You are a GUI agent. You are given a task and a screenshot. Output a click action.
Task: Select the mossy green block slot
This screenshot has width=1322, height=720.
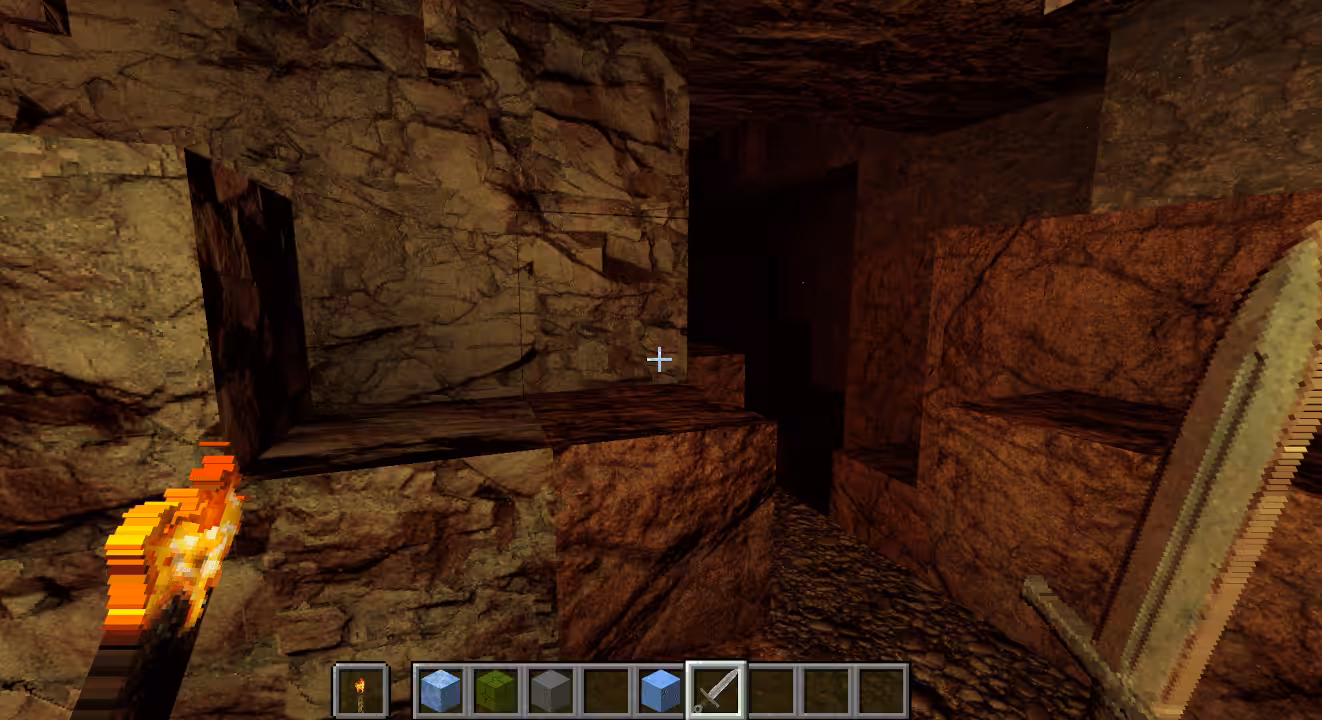[495, 690]
